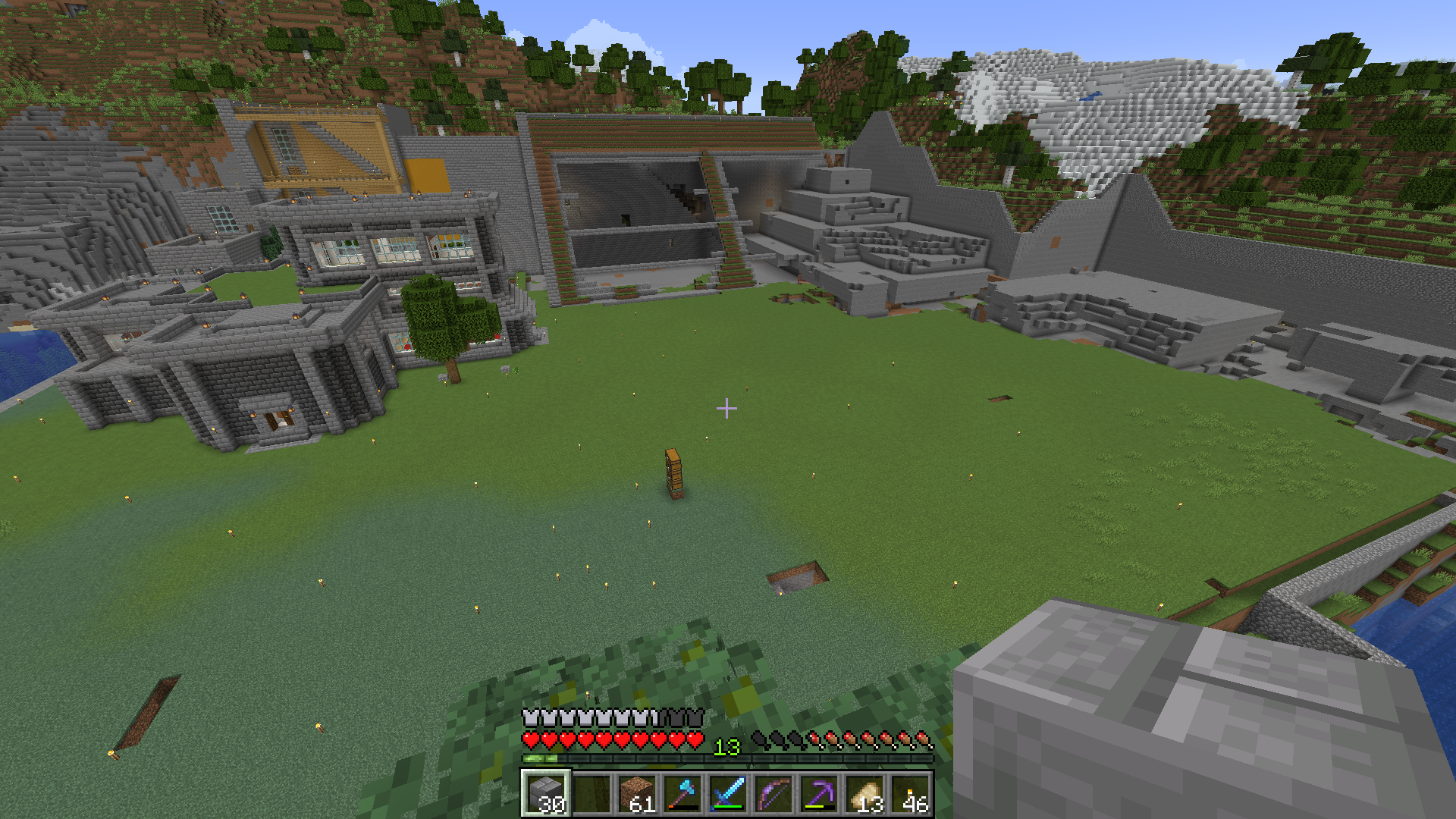Pick the enchanted purple pickaxe slot
Image resolution: width=1456 pixels, height=819 pixels.
pos(818,793)
